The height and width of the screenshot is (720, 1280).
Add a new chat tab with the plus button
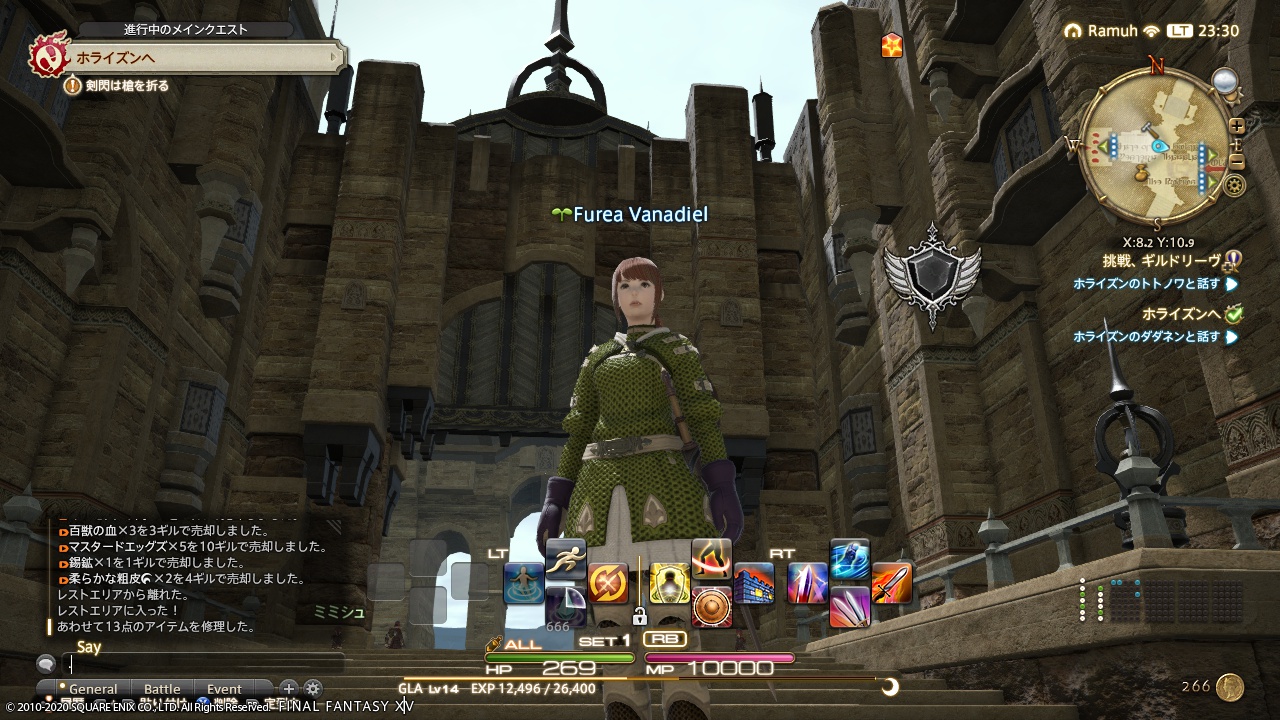(289, 688)
